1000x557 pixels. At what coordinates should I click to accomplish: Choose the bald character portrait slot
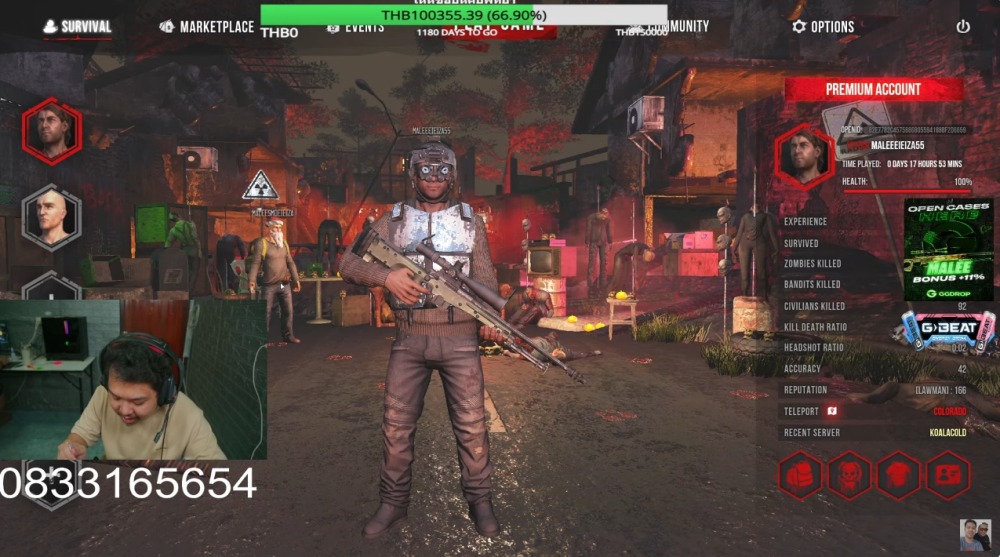click(x=51, y=216)
